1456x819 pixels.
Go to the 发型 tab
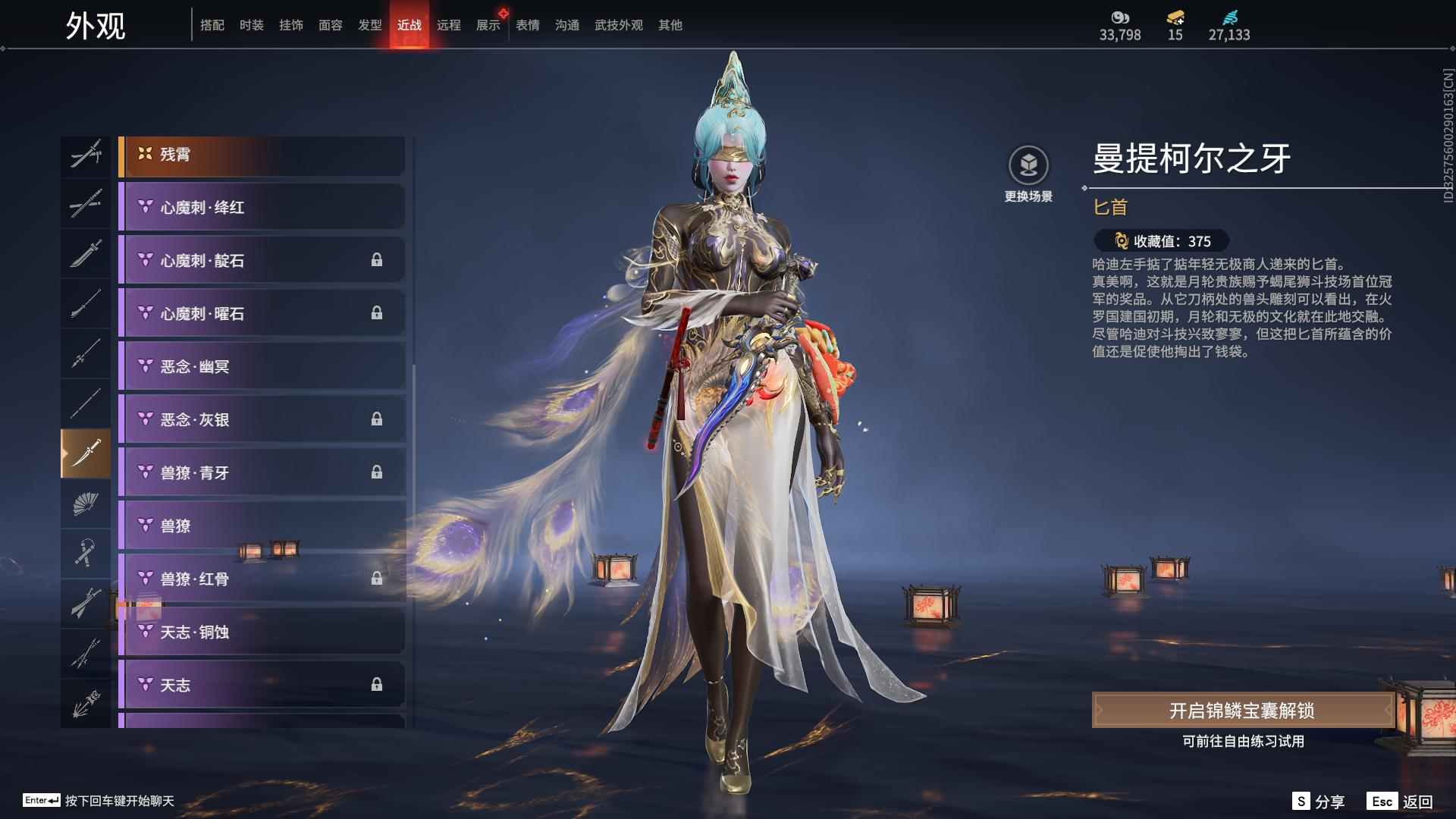(x=369, y=25)
